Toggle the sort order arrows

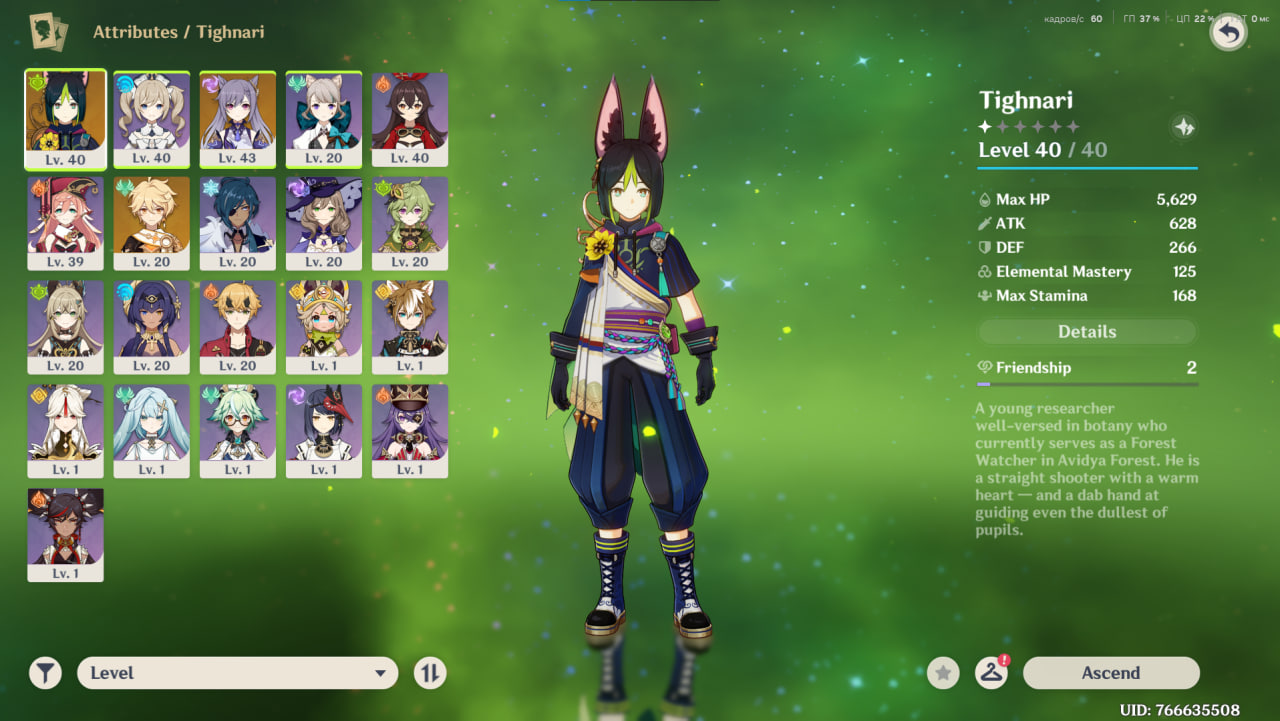click(x=430, y=673)
